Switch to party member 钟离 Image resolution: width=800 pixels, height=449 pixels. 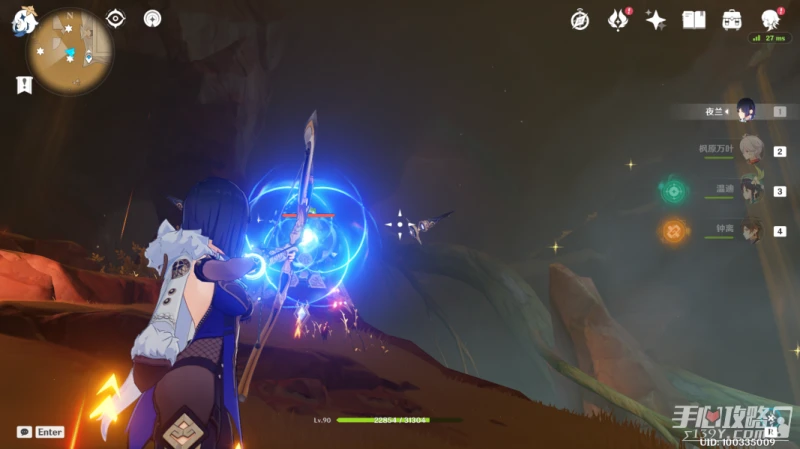click(748, 230)
